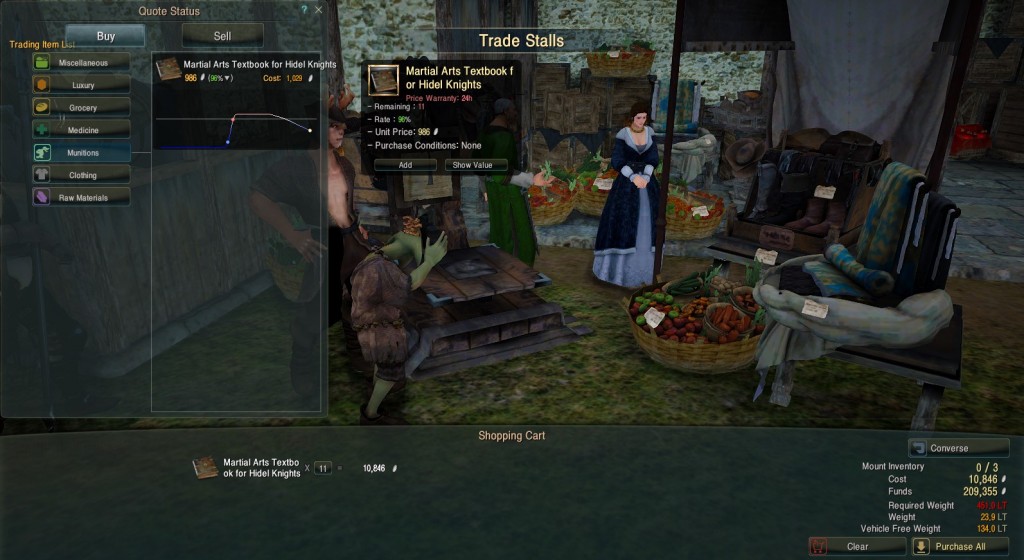This screenshot has height=560, width=1024.
Task: Choose the Grocery category
Action: (81, 107)
